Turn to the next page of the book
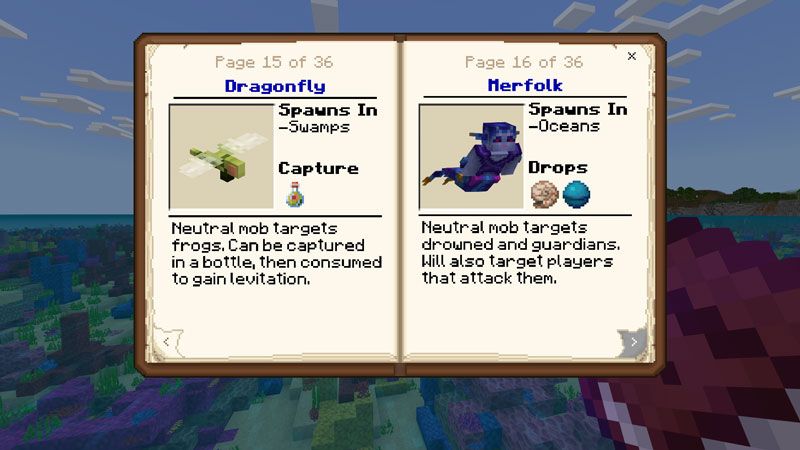This screenshot has height=450, width=800. click(632, 343)
